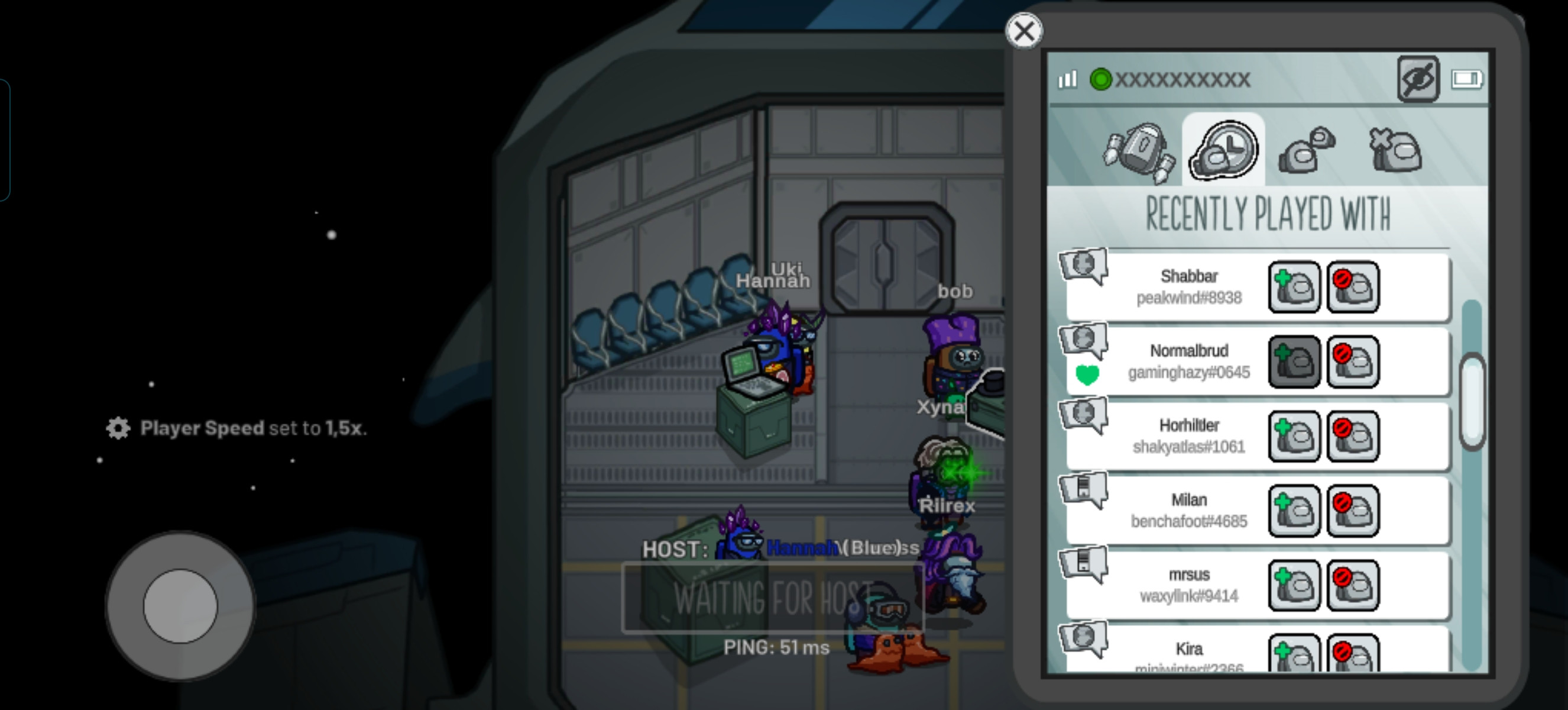The height and width of the screenshot is (710, 1568).
Task: Block player mrsus
Action: point(1353,586)
